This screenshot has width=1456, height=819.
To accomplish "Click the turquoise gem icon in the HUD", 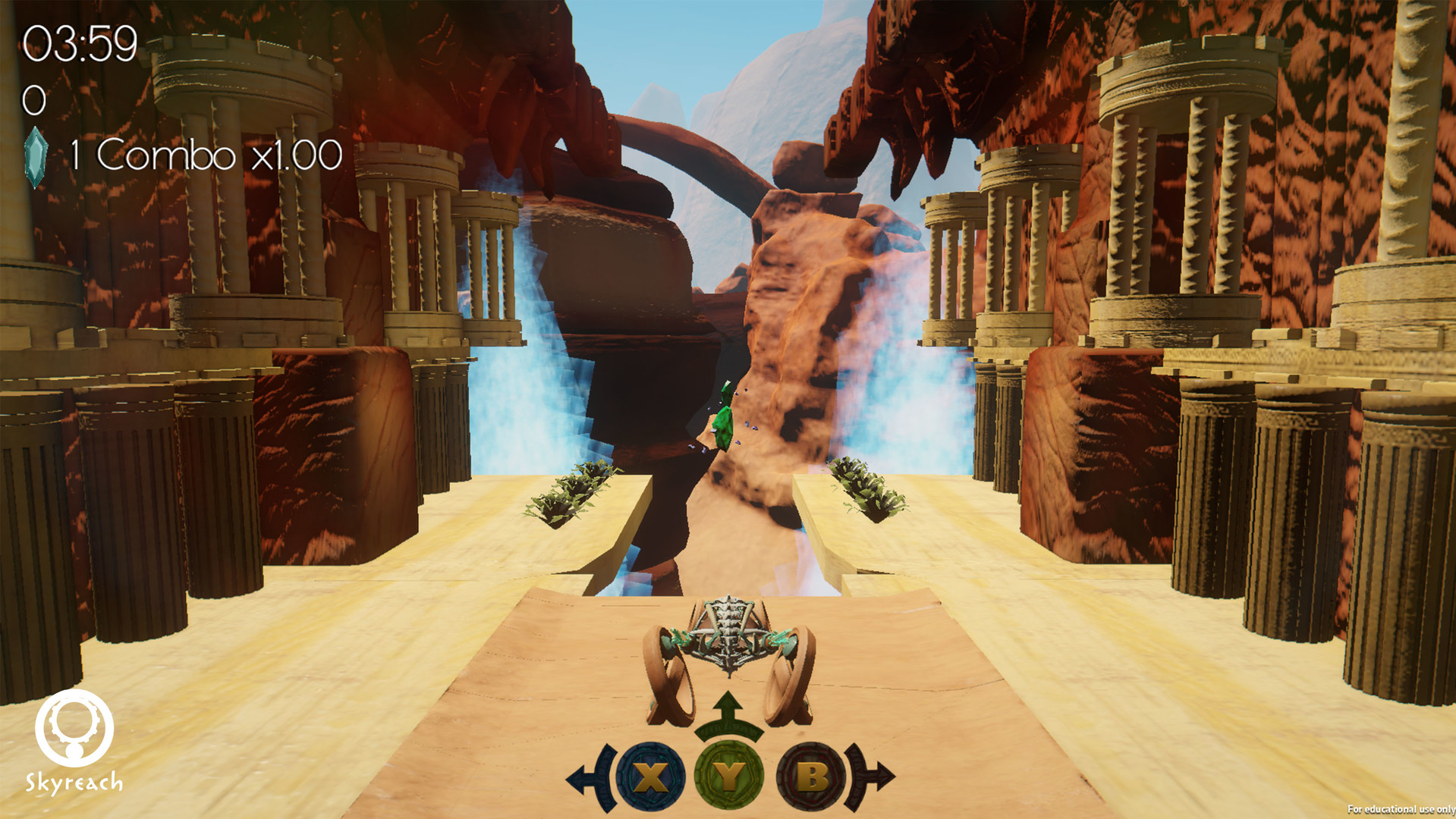I will coord(36,153).
